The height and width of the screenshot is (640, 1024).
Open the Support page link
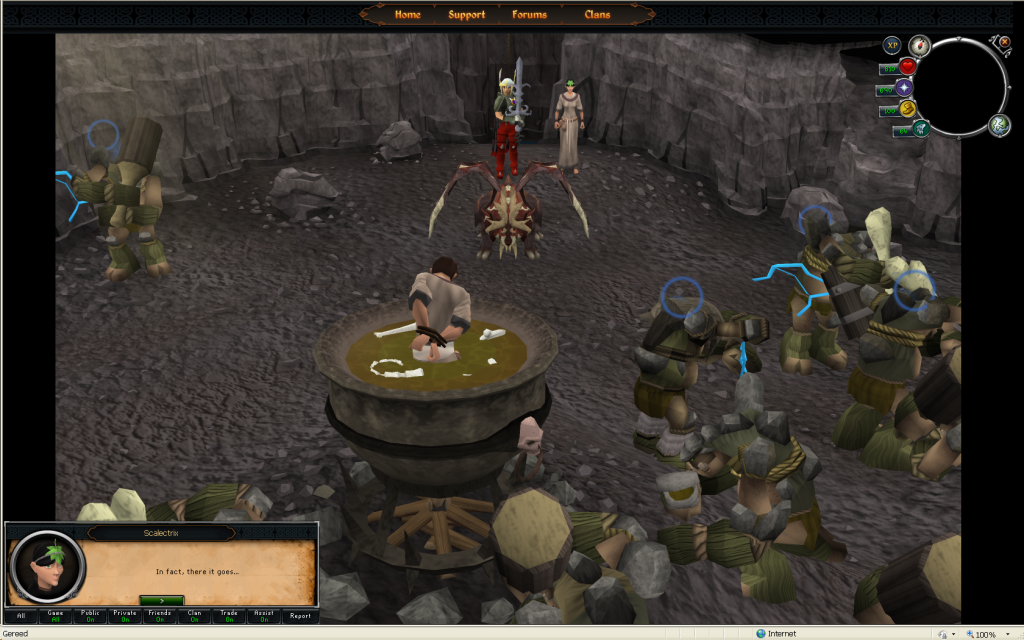pos(466,15)
